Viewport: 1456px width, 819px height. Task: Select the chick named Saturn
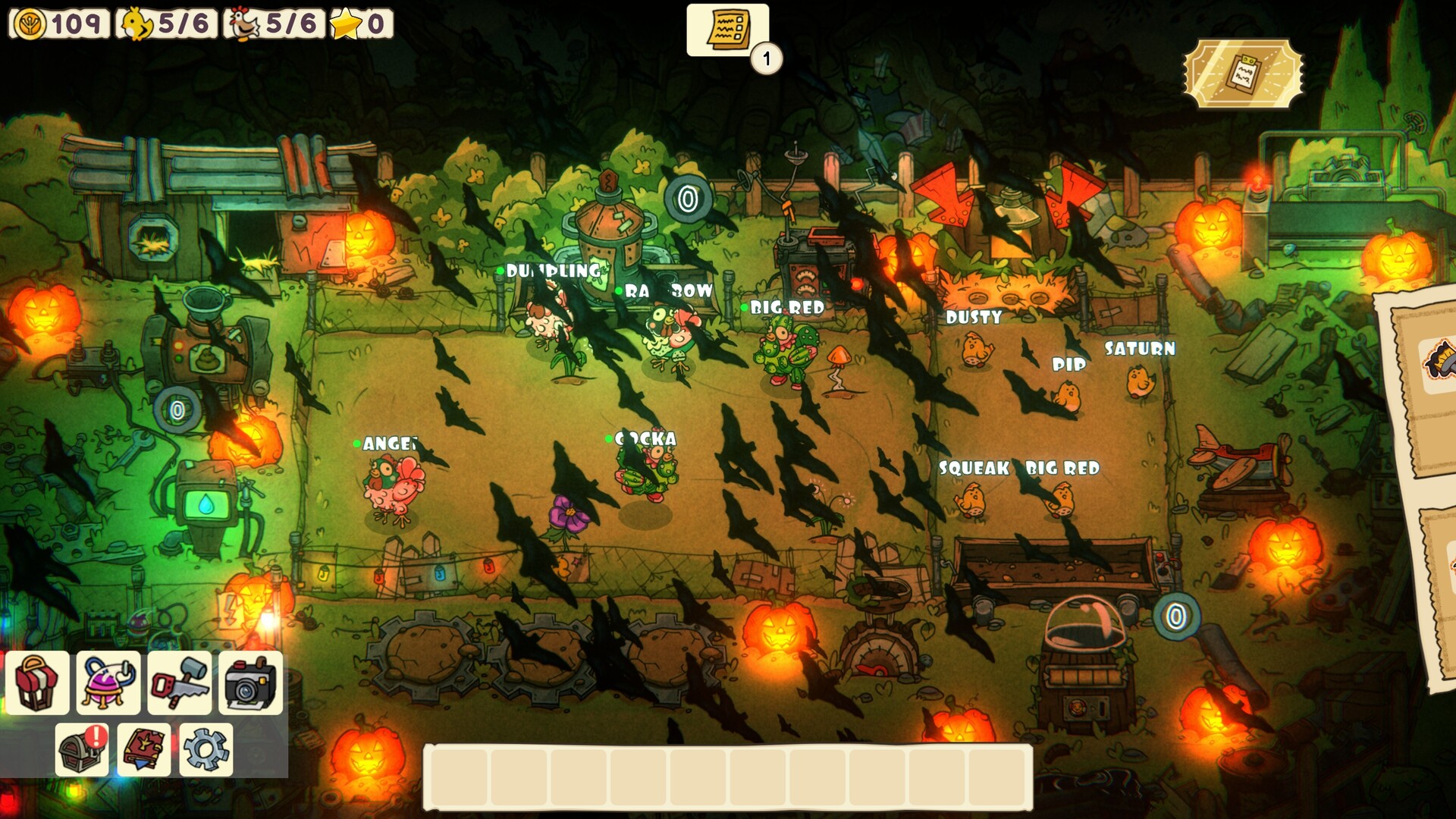tap(1139, 381)
